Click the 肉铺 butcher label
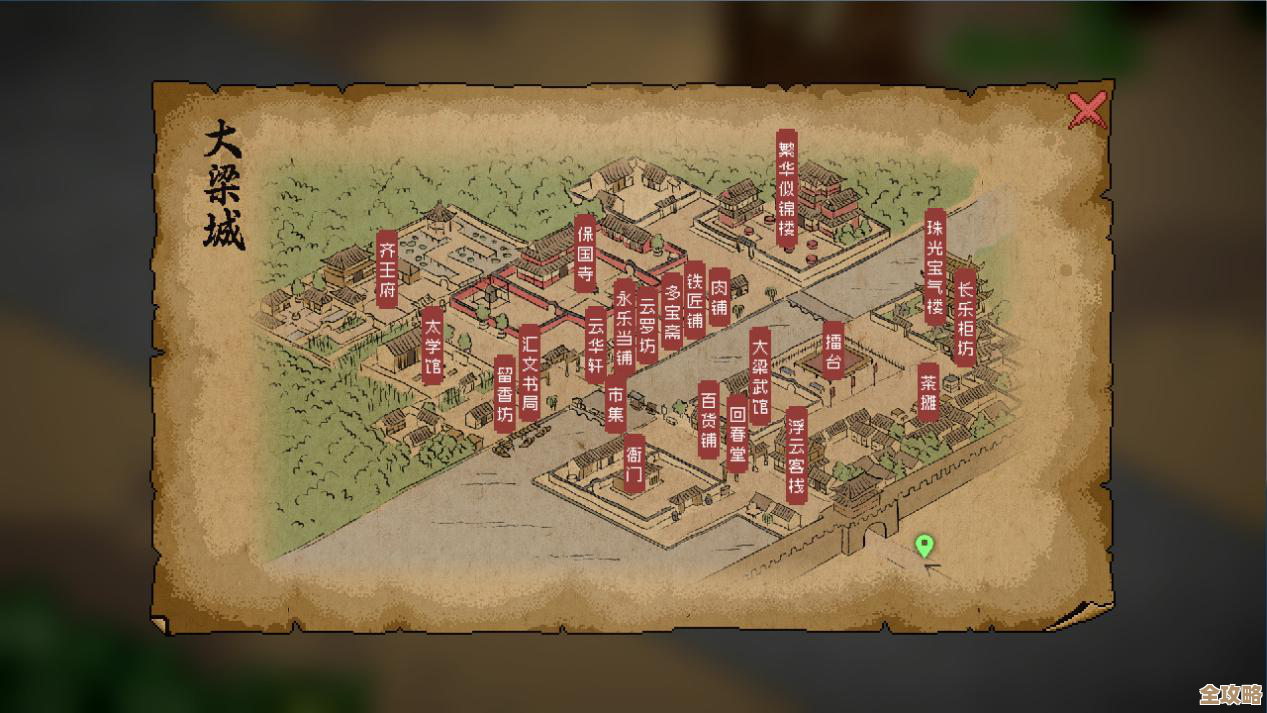Screen dimensions: 1267x713 [719, 290]
